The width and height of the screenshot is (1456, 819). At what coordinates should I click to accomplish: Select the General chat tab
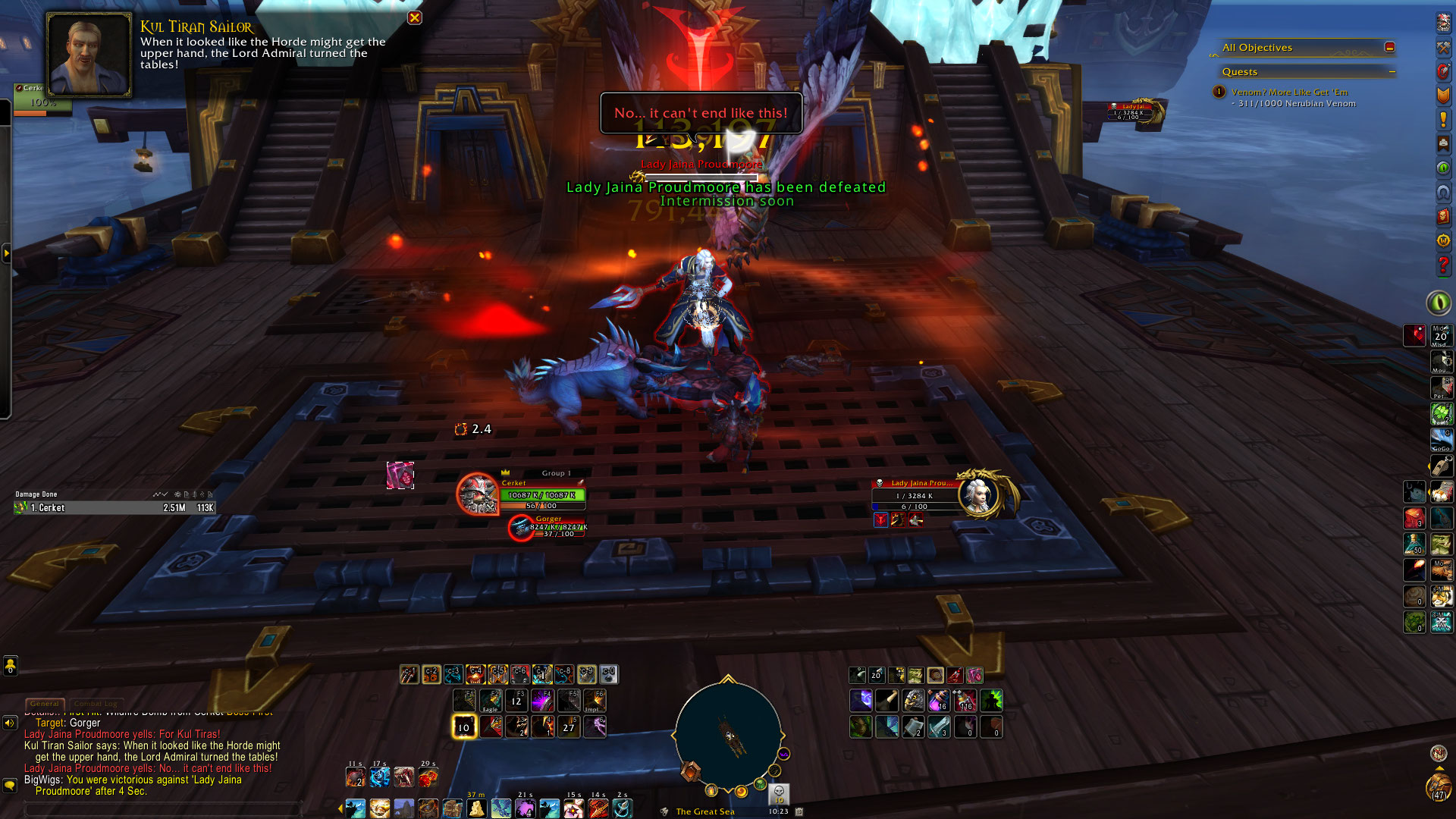pyautogui.click(x=45, y=704)
